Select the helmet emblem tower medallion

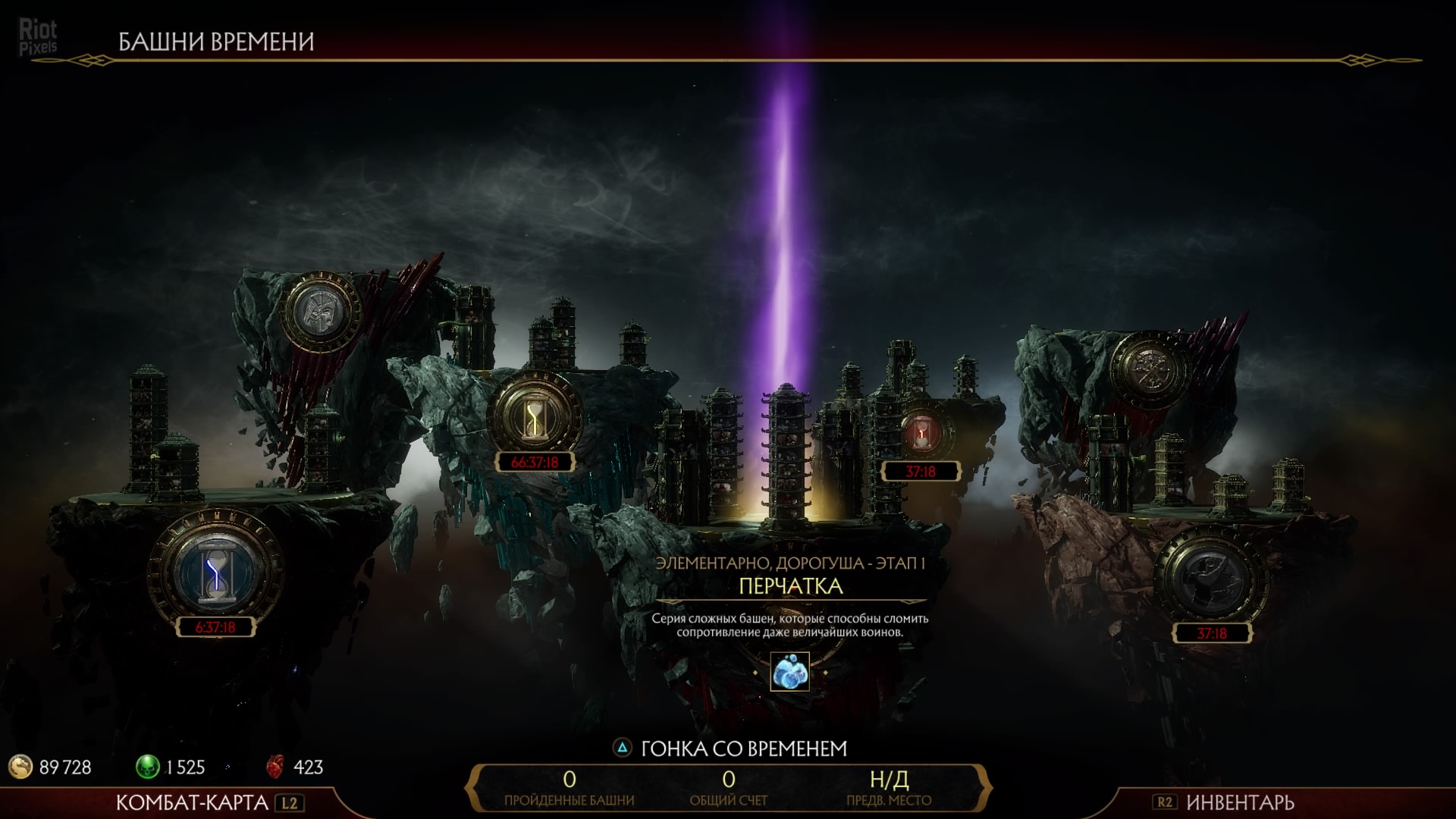tap(320, 312)
